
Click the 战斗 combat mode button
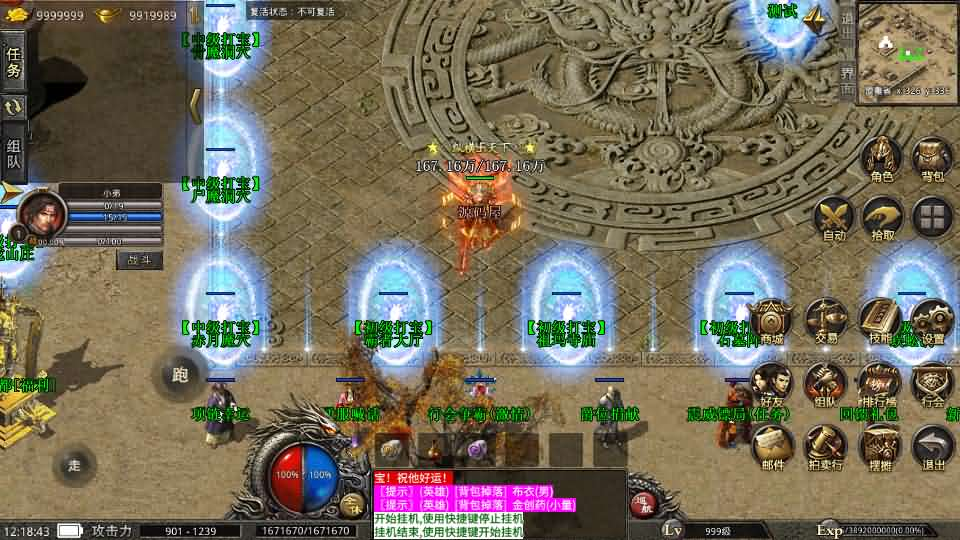pos(139,260)
